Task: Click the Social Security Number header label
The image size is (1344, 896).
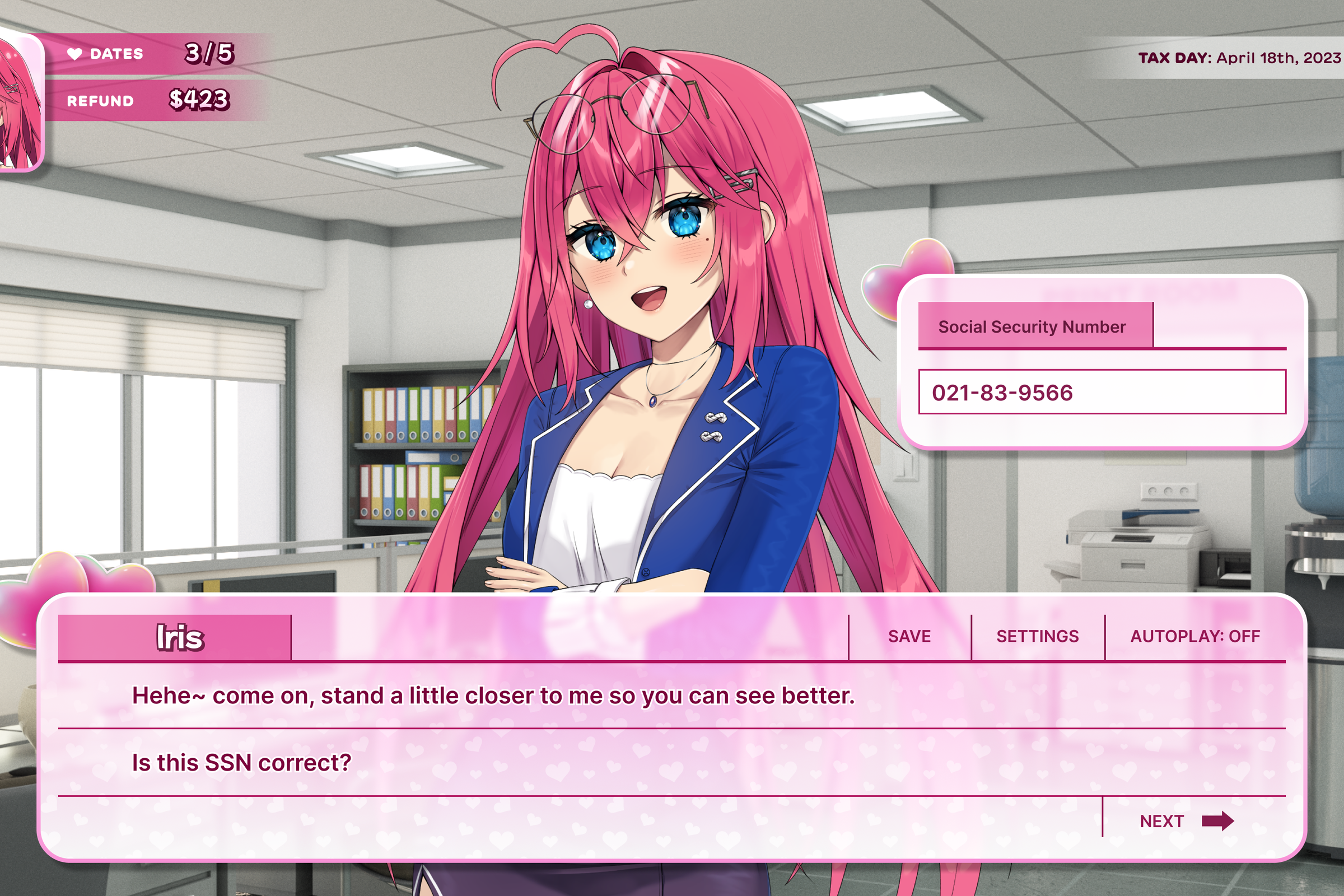Action: [1032, 326]
